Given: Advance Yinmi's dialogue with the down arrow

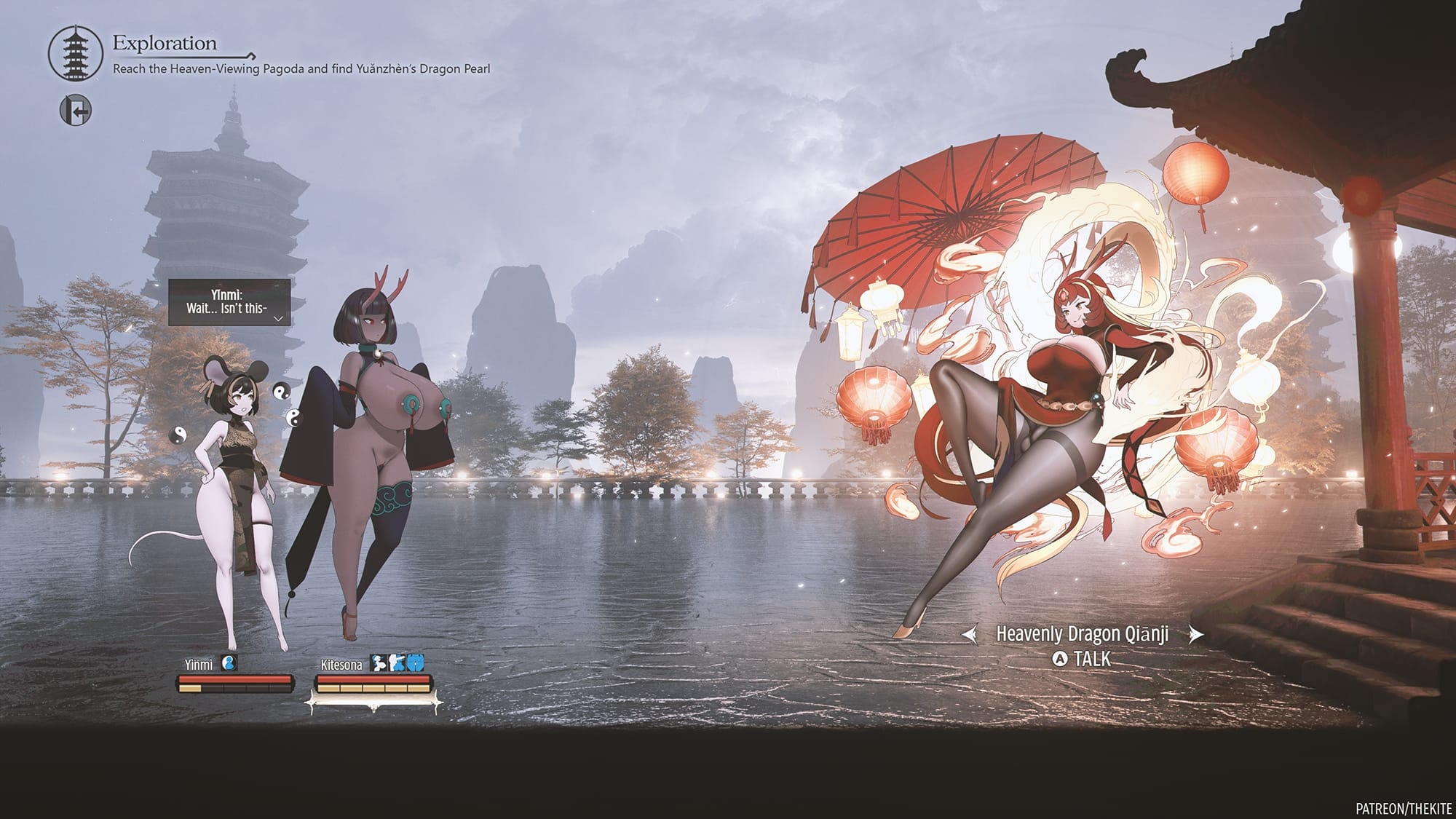Looking at the screenshot, I should [x=278, y=318].
